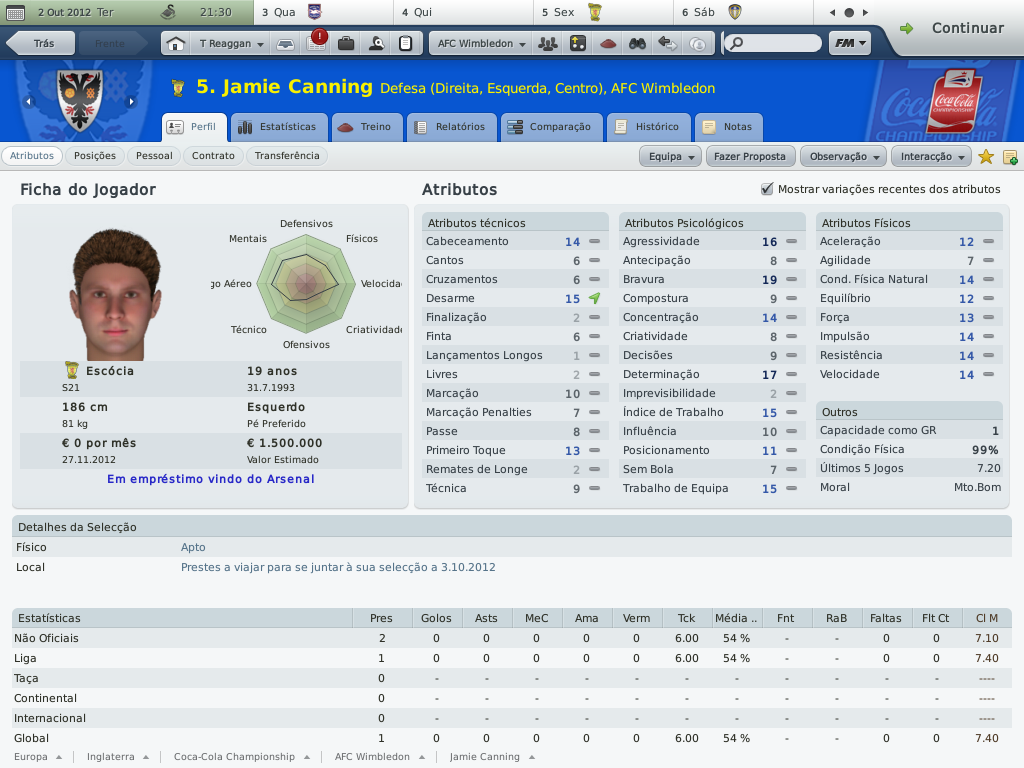Image resolution: width=1024 pixels, height=768 pixels.
Task: Open the Contrato sub-section
Action: click(213, 156)
